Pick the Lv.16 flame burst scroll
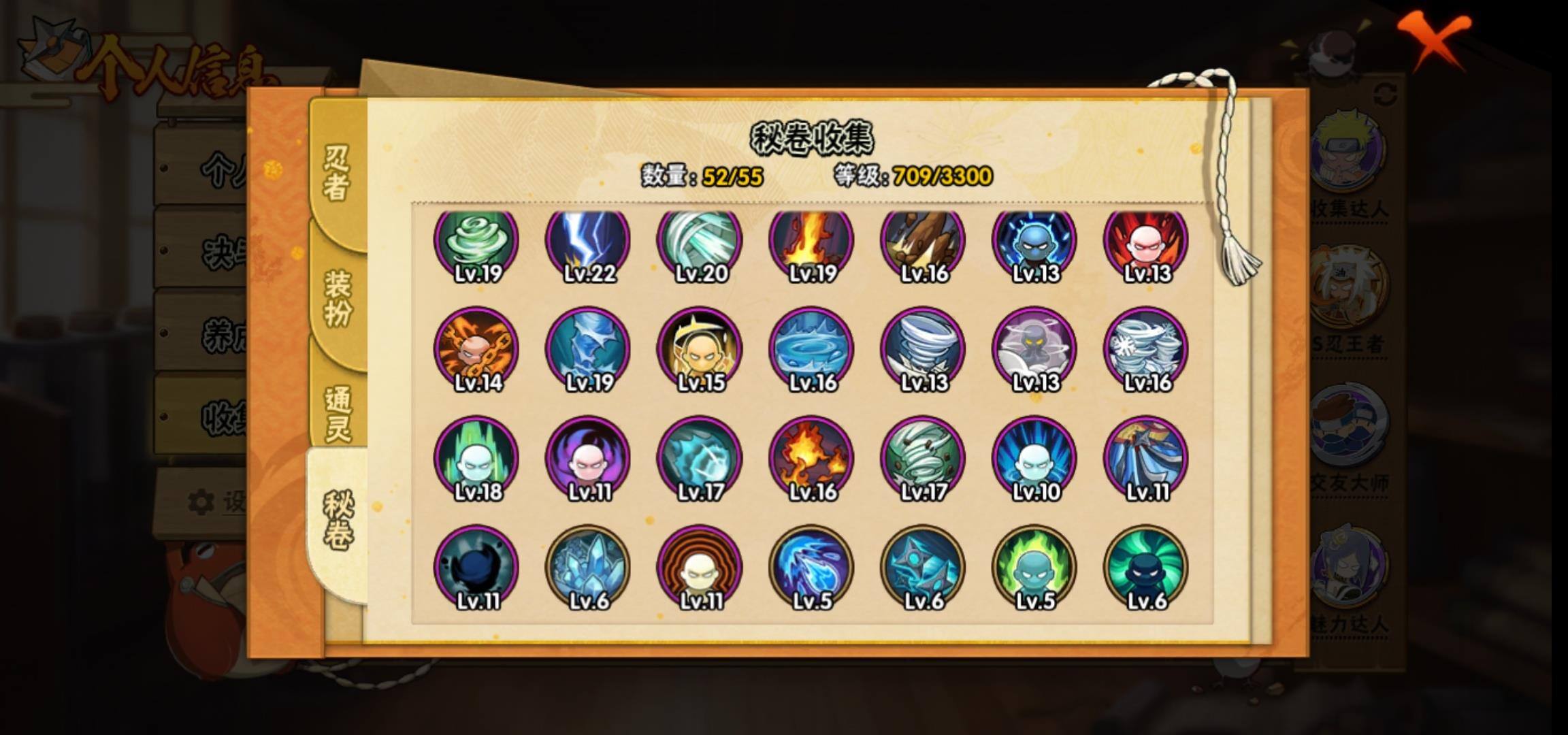The width and height of the screenshot is (1568, 735). [x=811, y=459]
